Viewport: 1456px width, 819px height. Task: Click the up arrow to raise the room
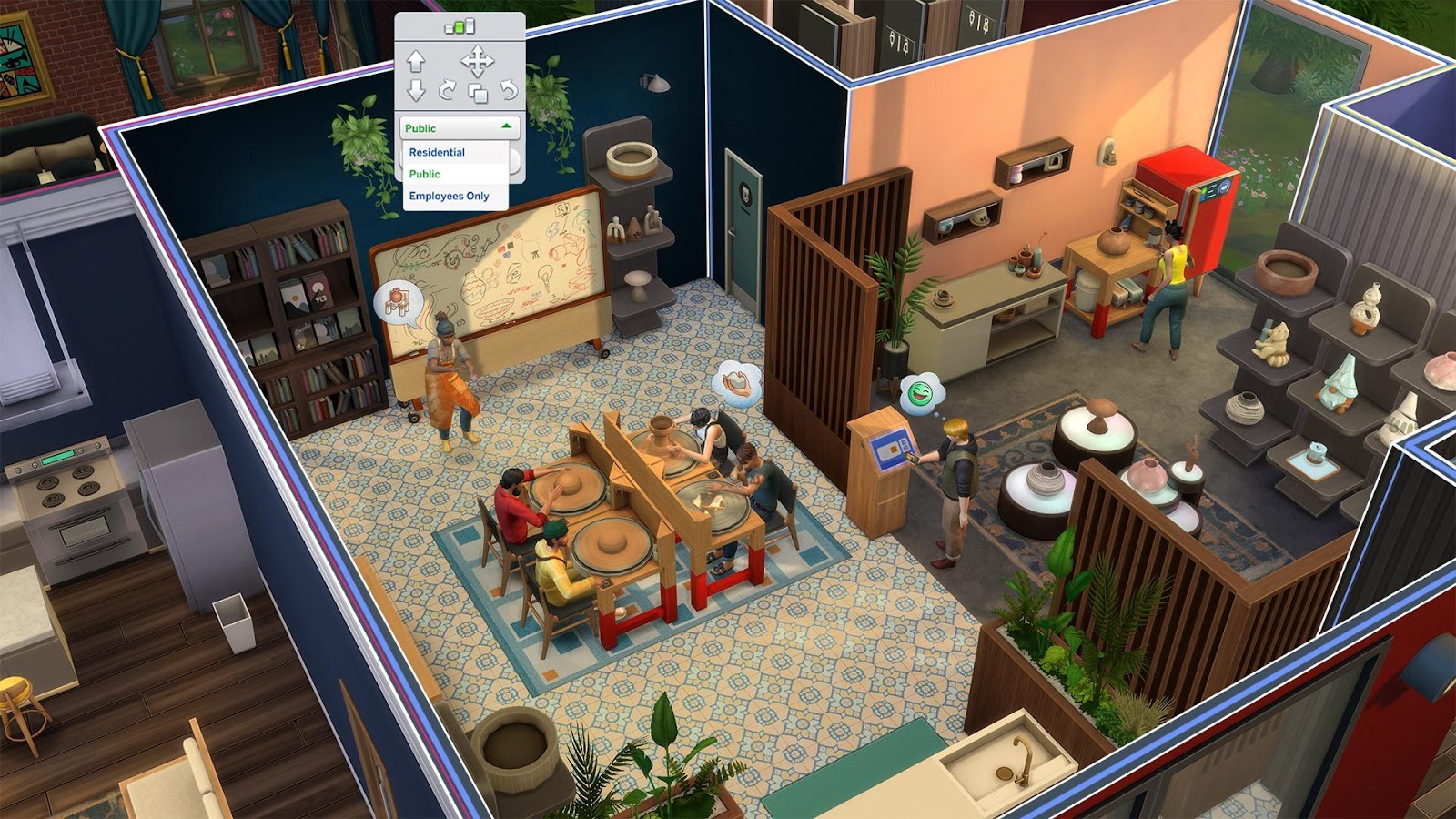pos(416,61)
